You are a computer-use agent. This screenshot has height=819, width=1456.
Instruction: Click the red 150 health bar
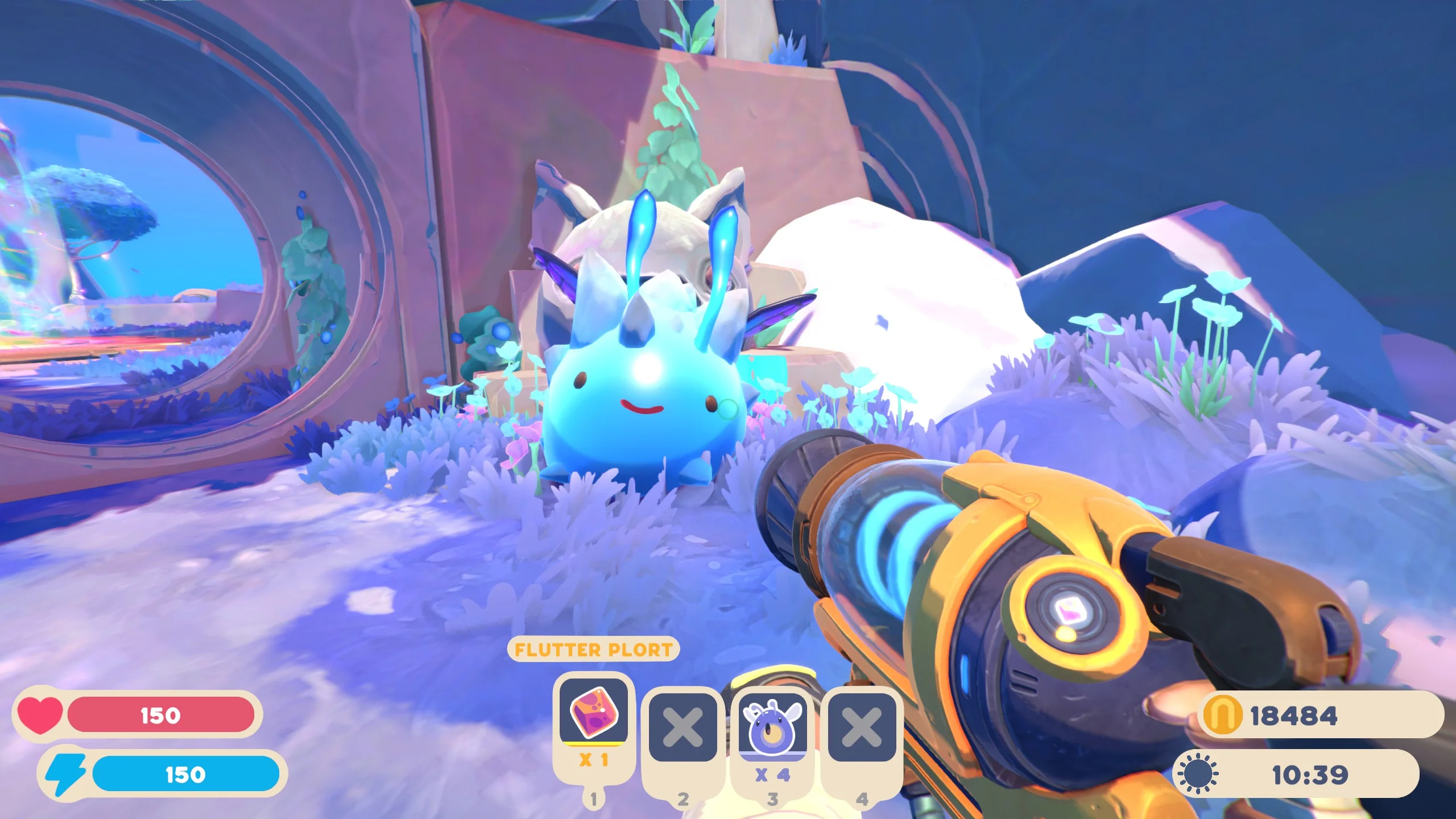(159, 715)
